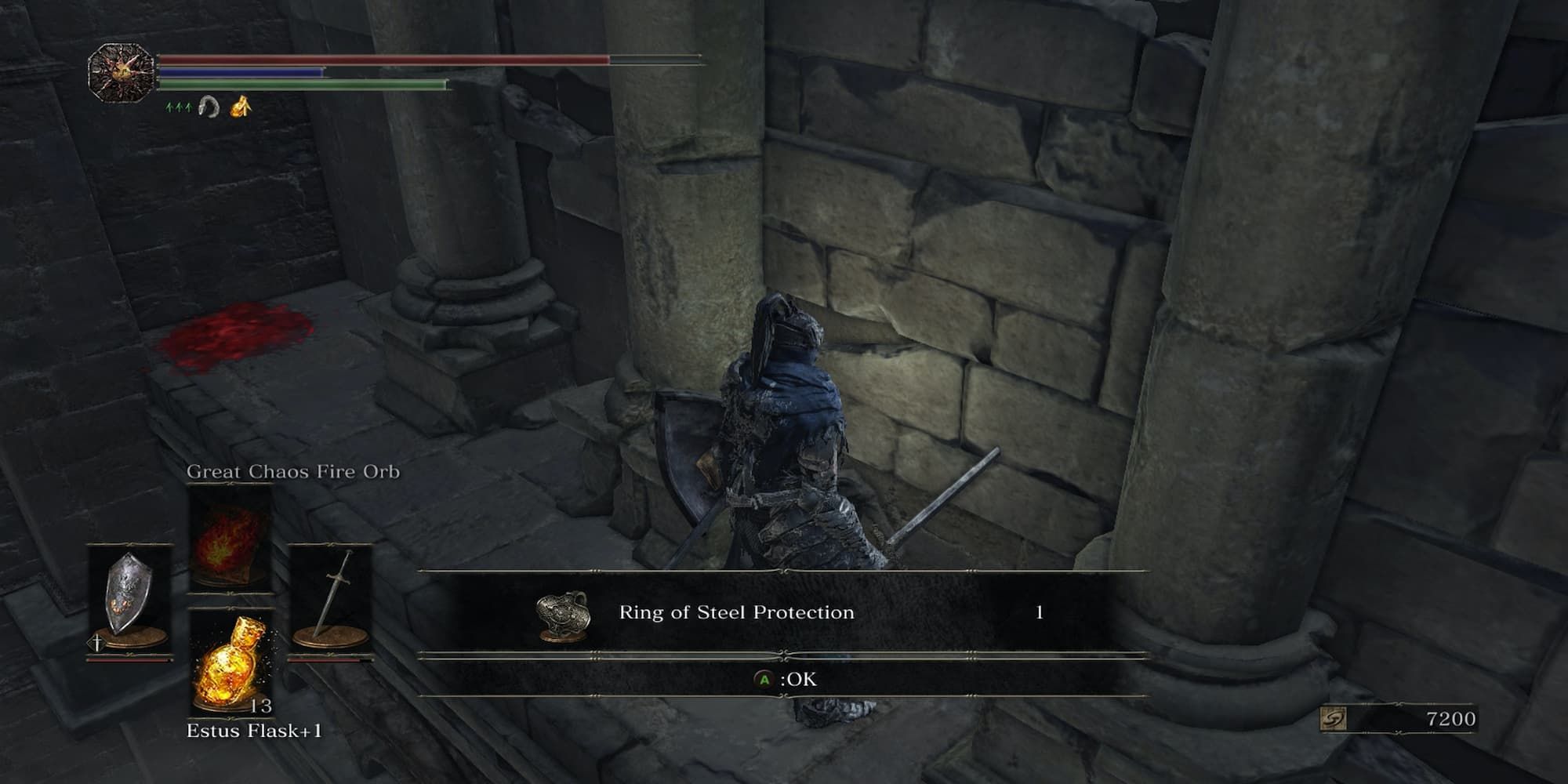
Task: Click the ring status effect icon under health bar
Action: pos(209,105)
